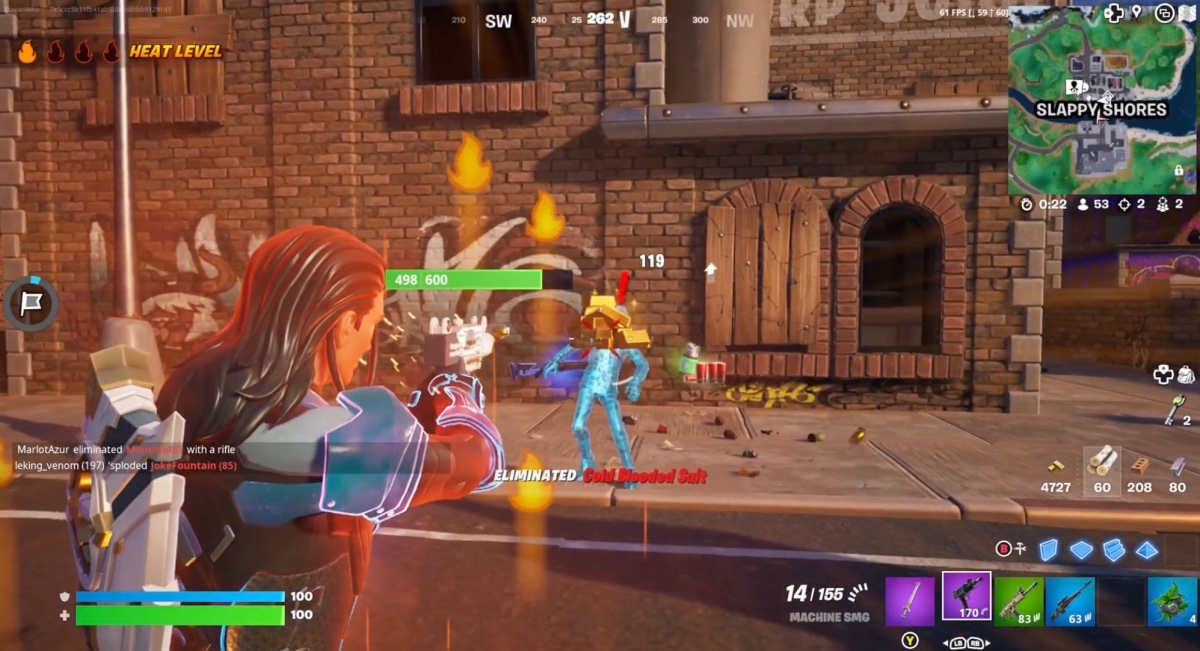Screen dimensions: 1200x651
Task: Click the round flag icon
Action: 32,303
